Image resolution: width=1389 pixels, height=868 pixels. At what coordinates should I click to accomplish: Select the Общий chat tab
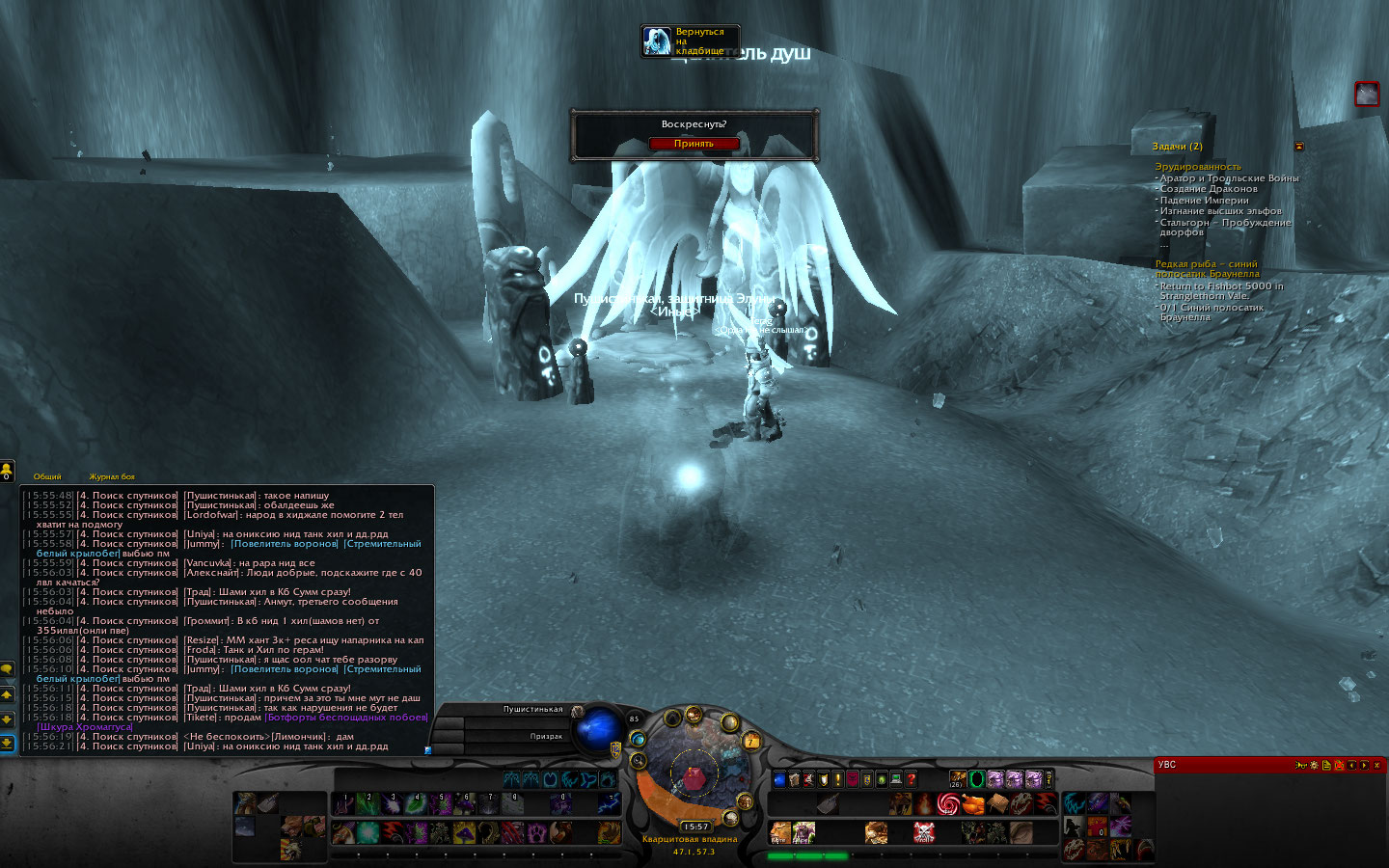(x=47, y=476)
